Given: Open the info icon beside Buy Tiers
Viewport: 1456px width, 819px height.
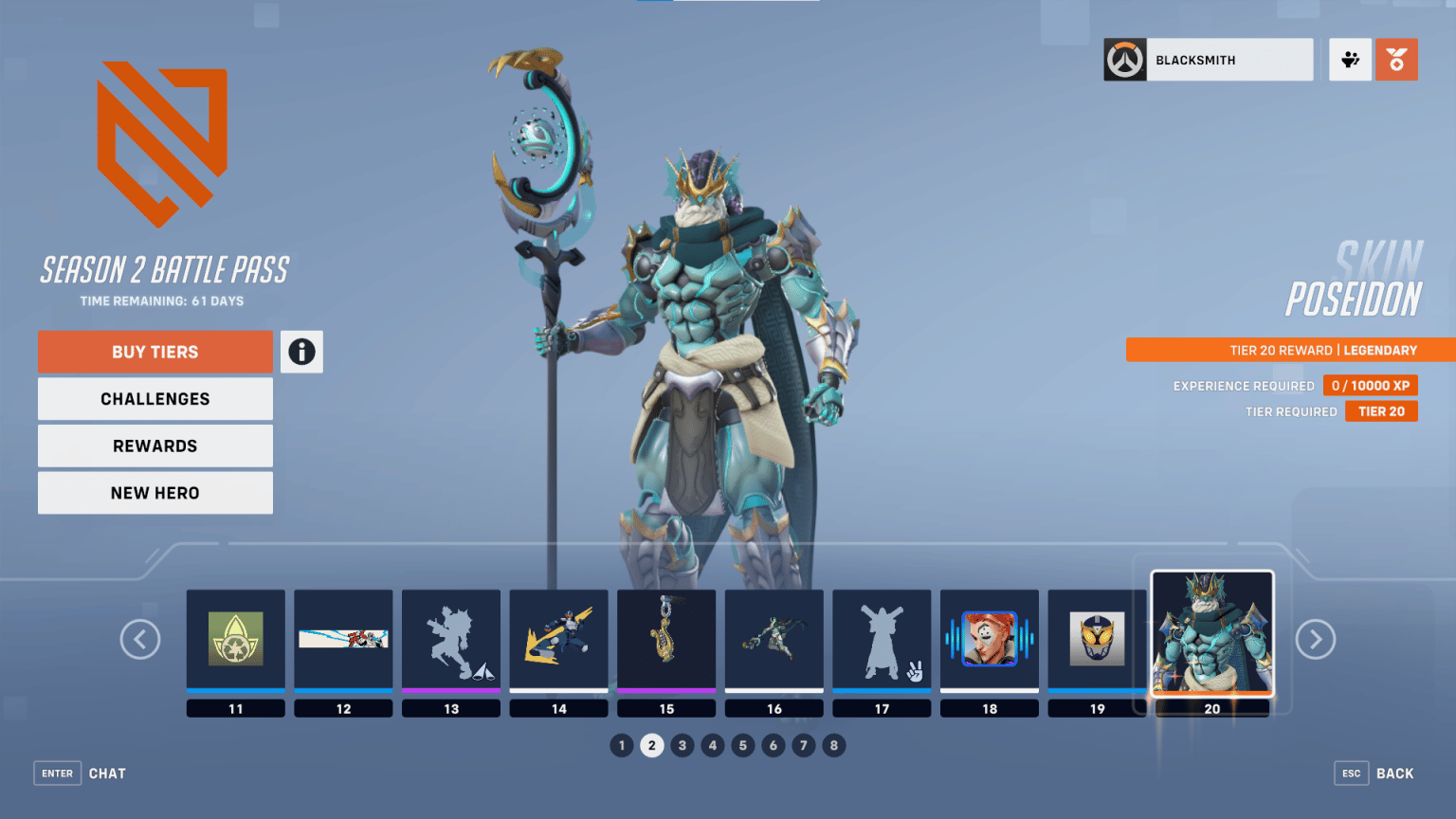Looking at the screenshot, I should click(301, 352).
